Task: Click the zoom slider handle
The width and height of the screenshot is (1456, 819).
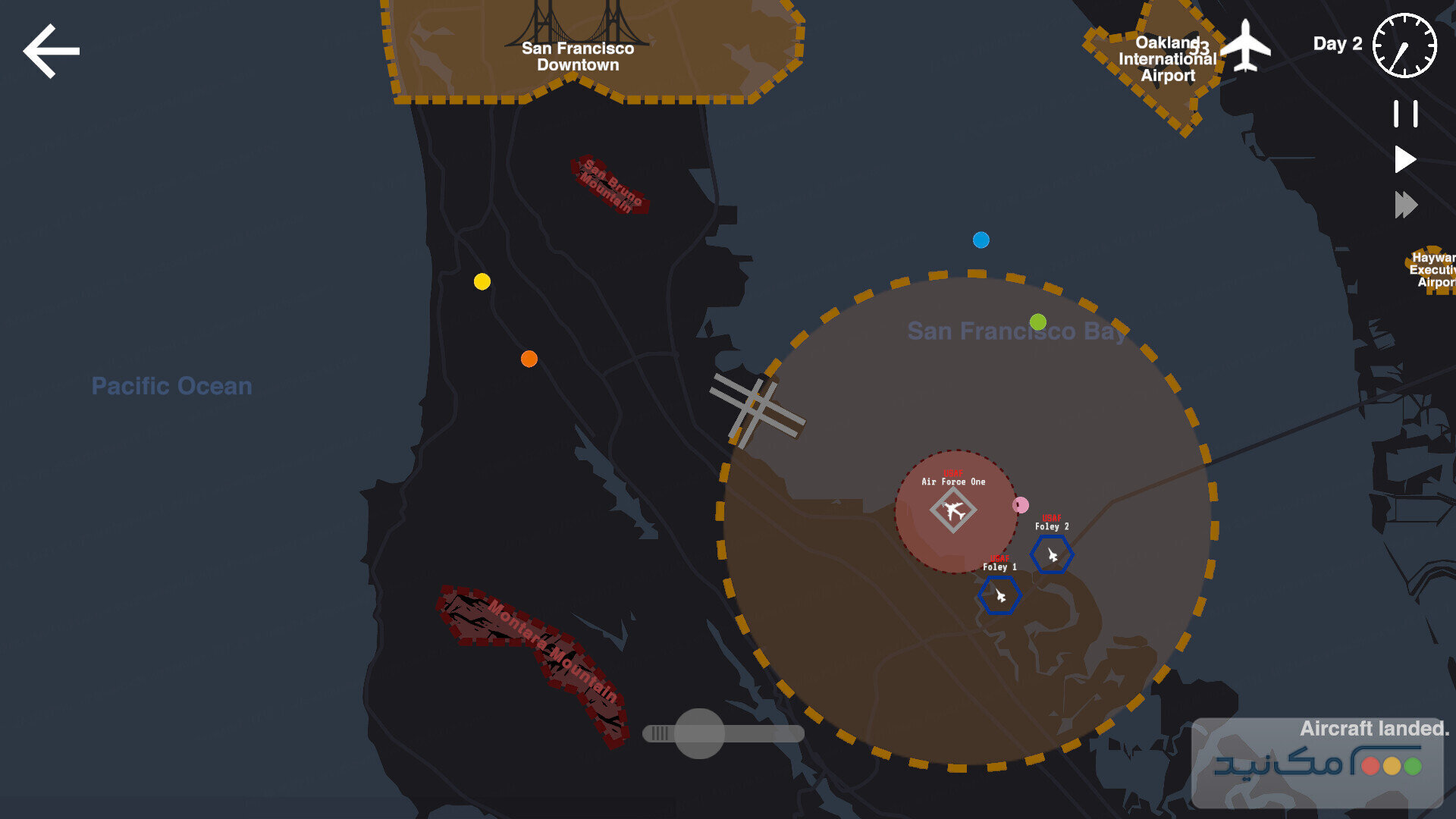Action: tap(700, 733)
